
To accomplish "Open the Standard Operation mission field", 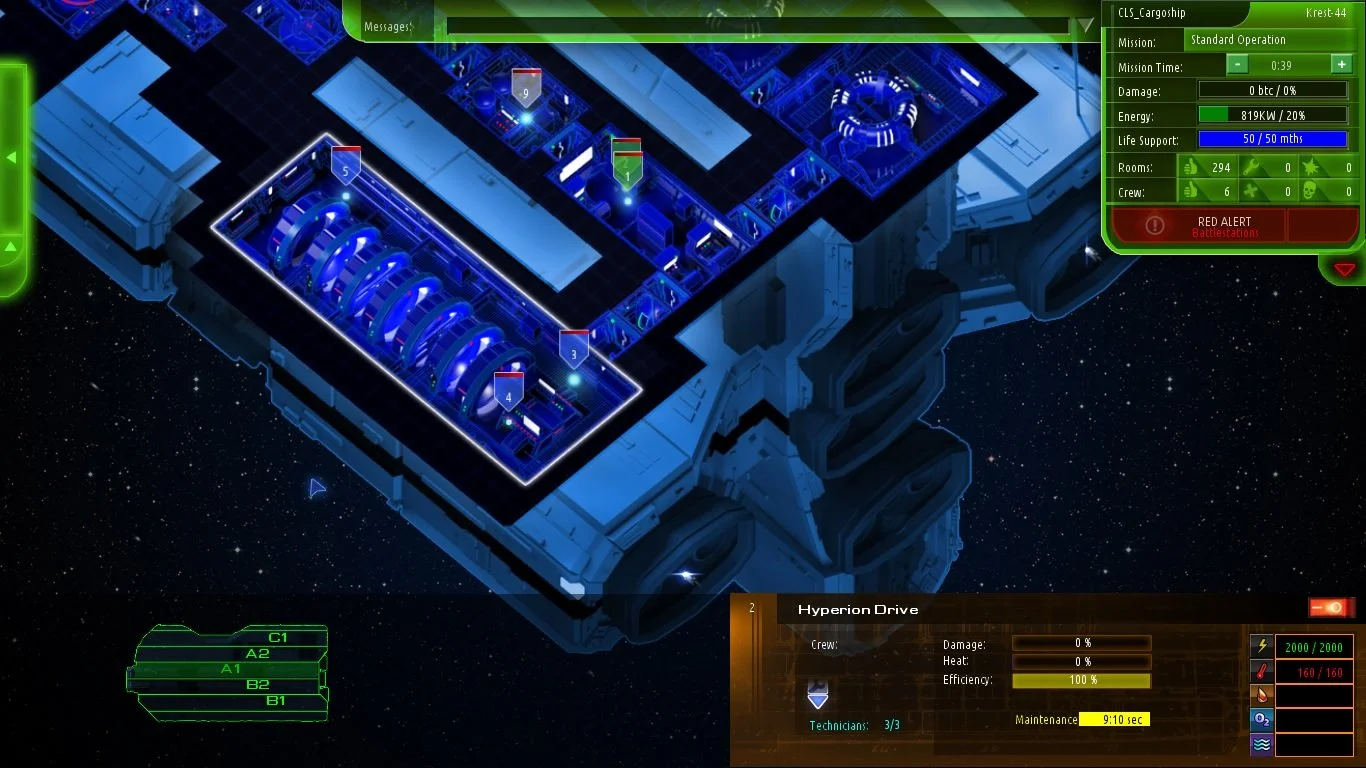I will [x=1270, y=40].
